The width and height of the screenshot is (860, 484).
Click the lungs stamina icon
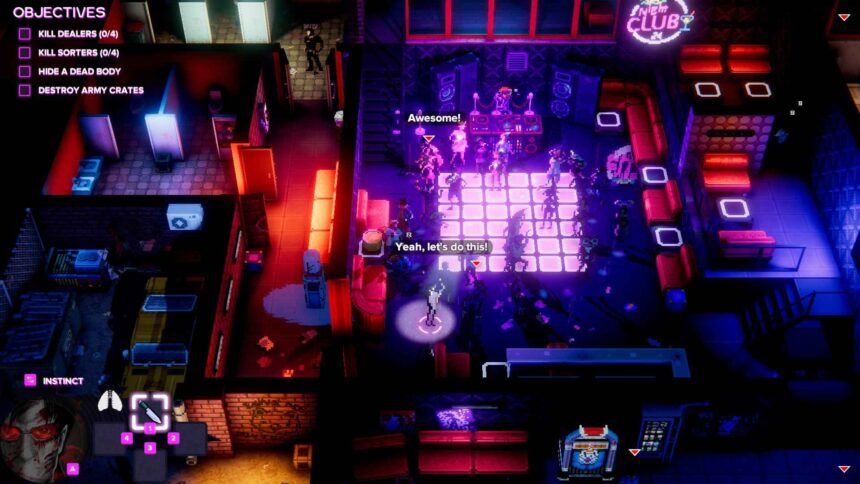[x=109, y=402]
